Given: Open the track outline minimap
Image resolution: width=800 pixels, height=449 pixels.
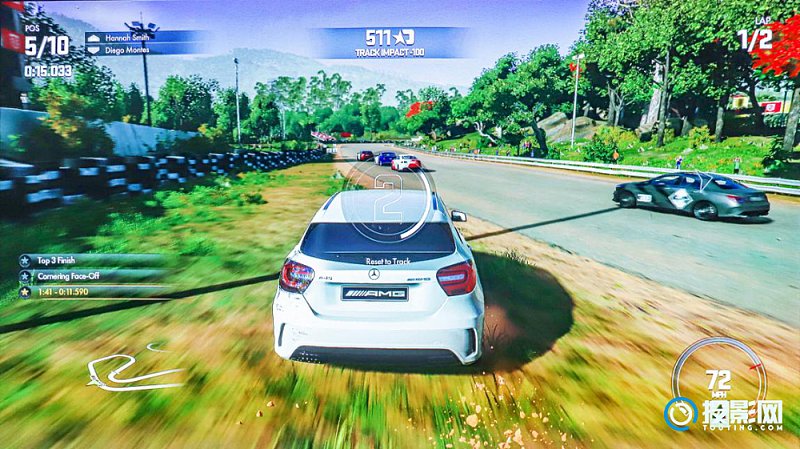Looking at the screenshot, I should 133,369.
